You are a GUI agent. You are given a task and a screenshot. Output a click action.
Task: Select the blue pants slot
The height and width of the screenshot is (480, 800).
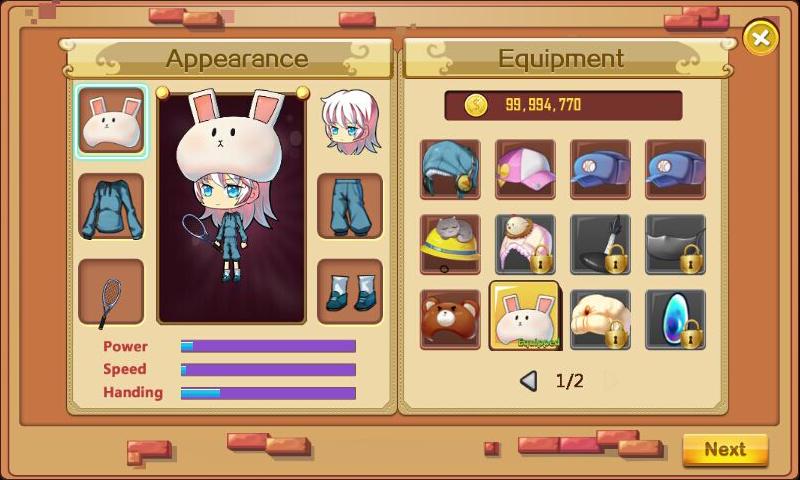point(350,207)
